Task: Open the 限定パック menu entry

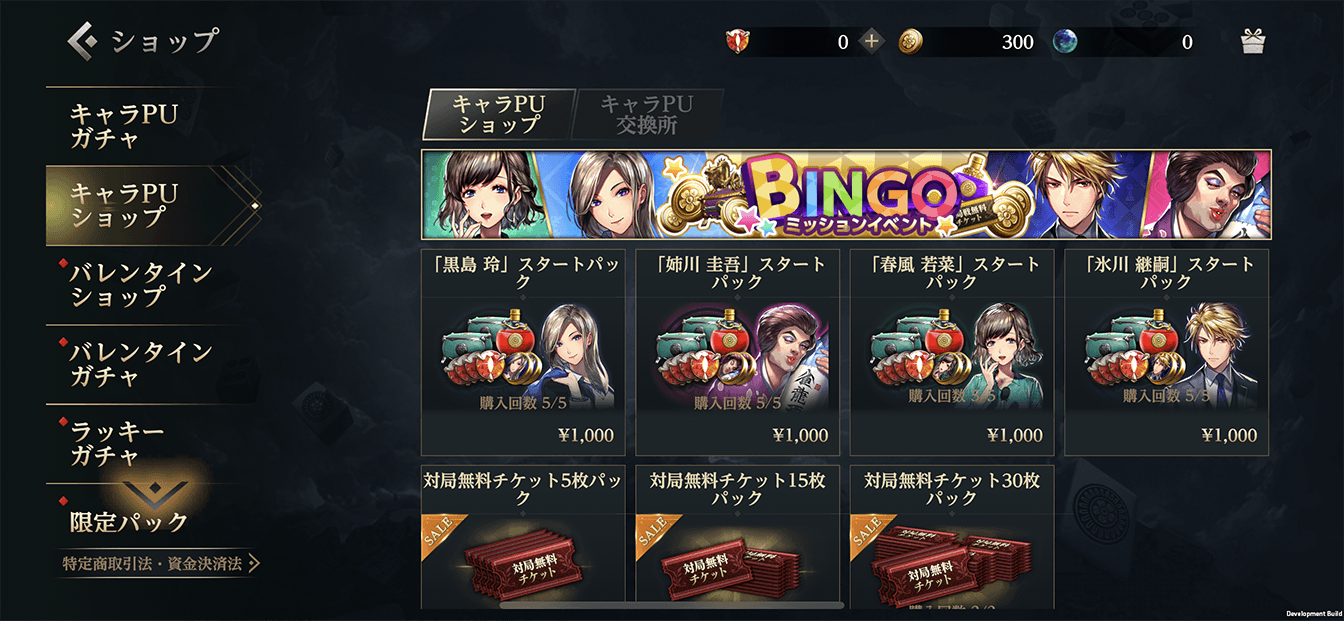Action: [x=130, y=521]
